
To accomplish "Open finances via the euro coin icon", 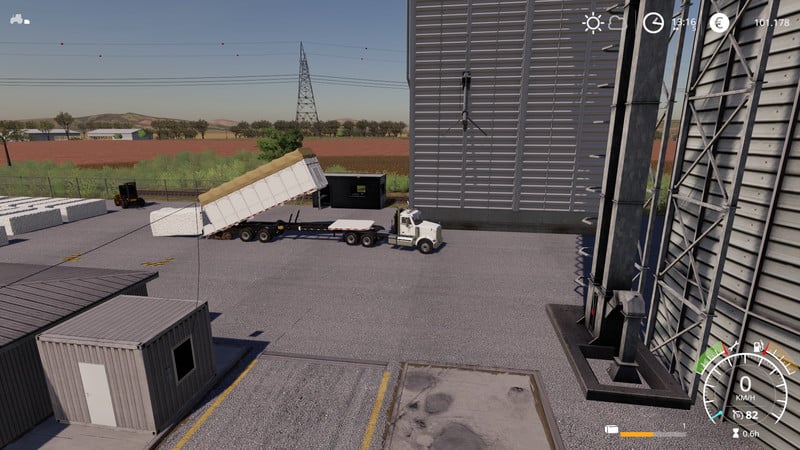I will 718,22.
